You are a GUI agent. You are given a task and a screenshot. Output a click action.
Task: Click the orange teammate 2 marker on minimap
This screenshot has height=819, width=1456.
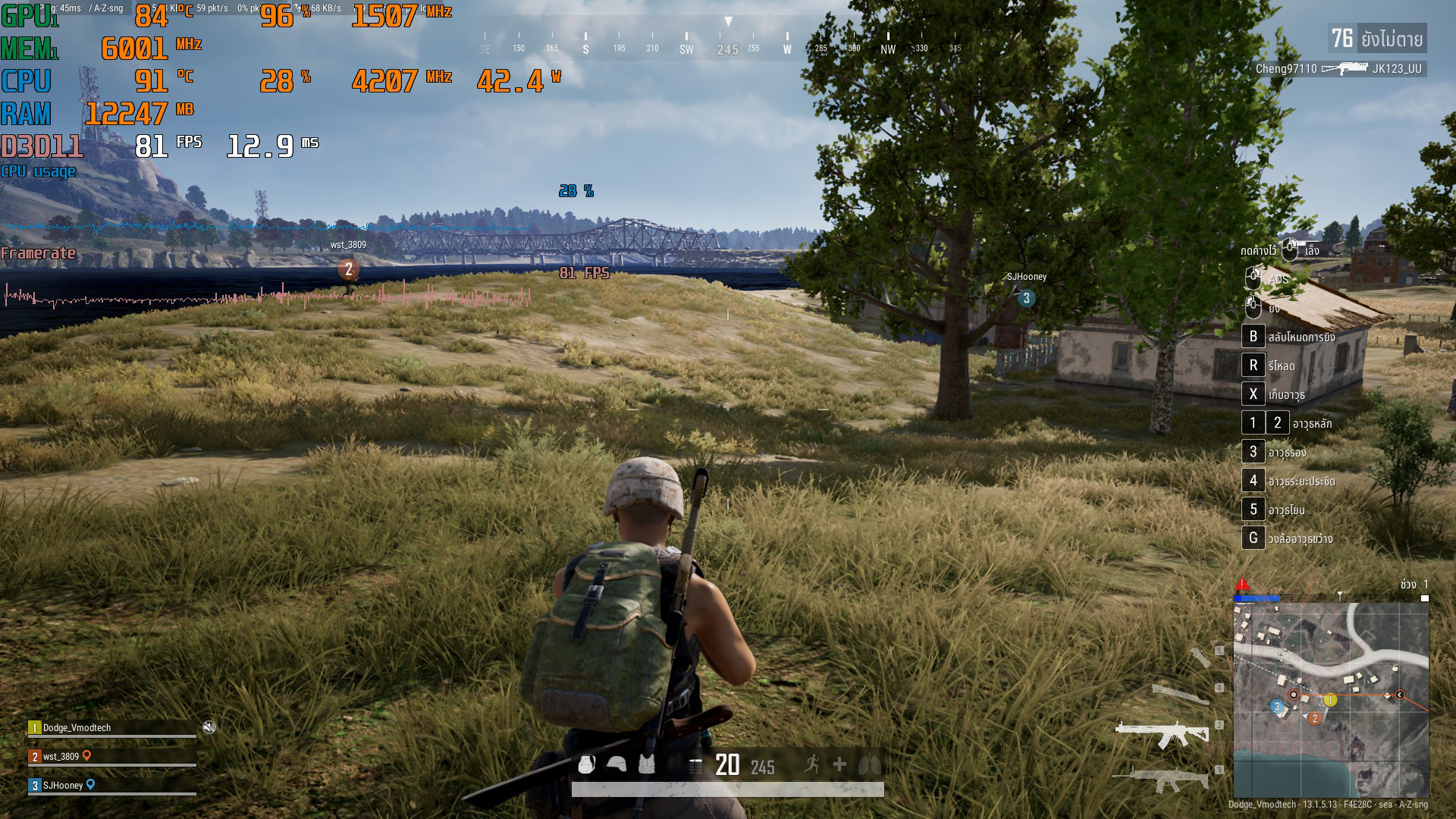click(x=1315, y=717)
